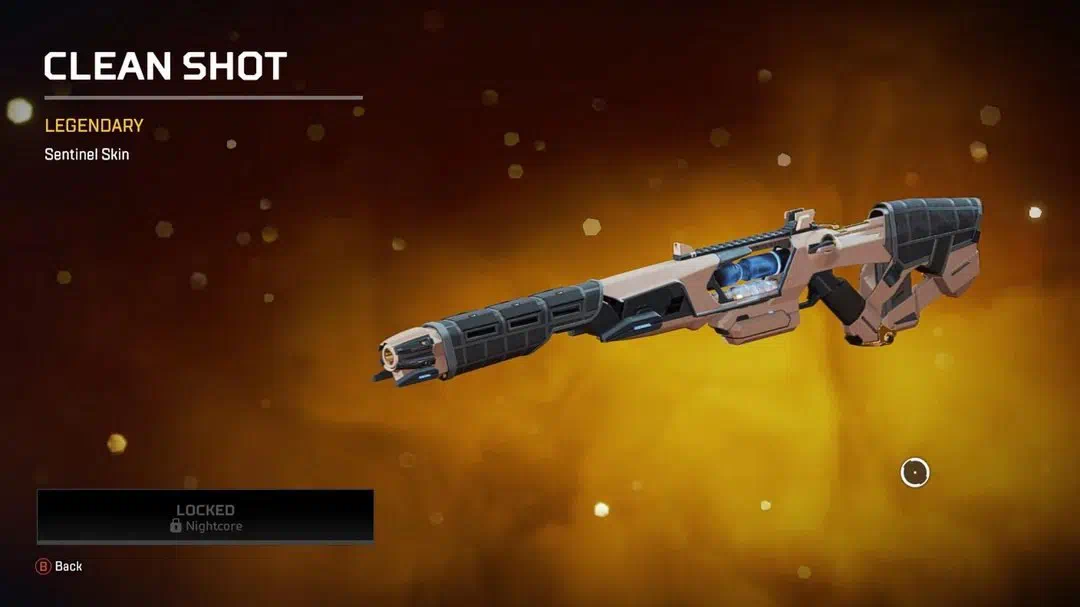Viewport: 1080px width, 607px height.
Task: Go back using the Back label
Action: (x=68, y=566)
